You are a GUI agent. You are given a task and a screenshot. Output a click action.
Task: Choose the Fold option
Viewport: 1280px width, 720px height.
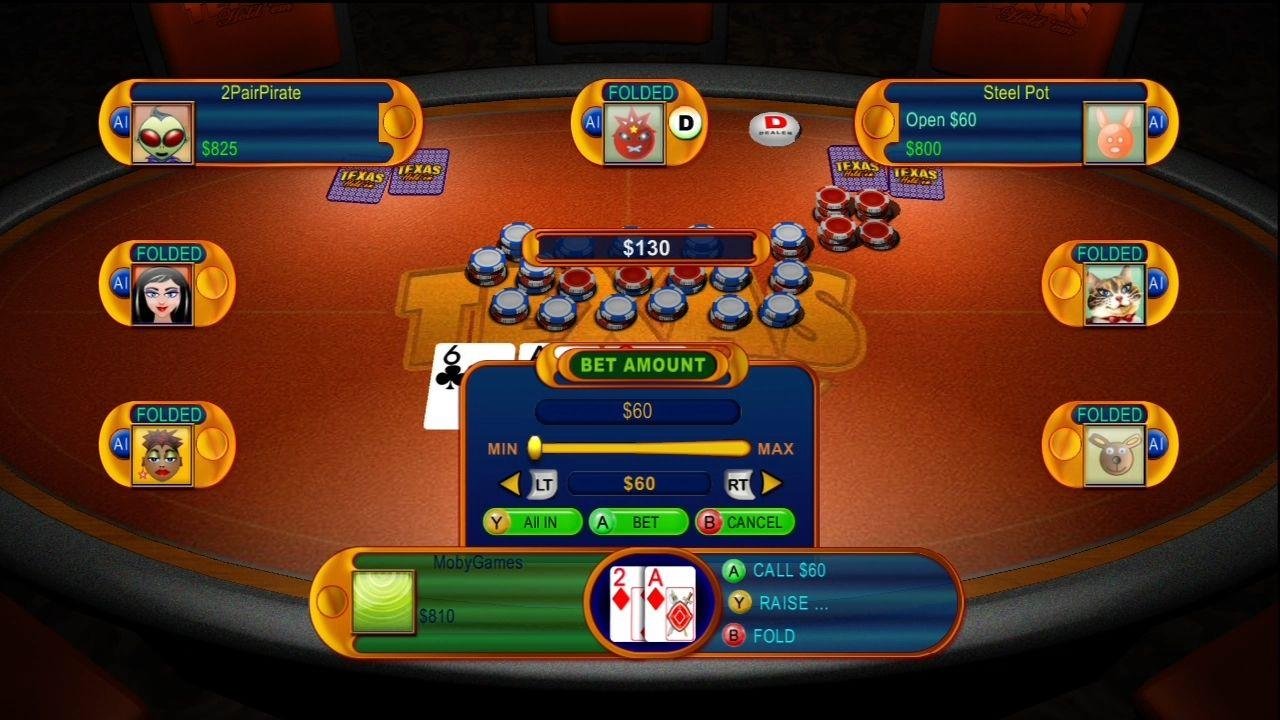click(x=764, y=636)
